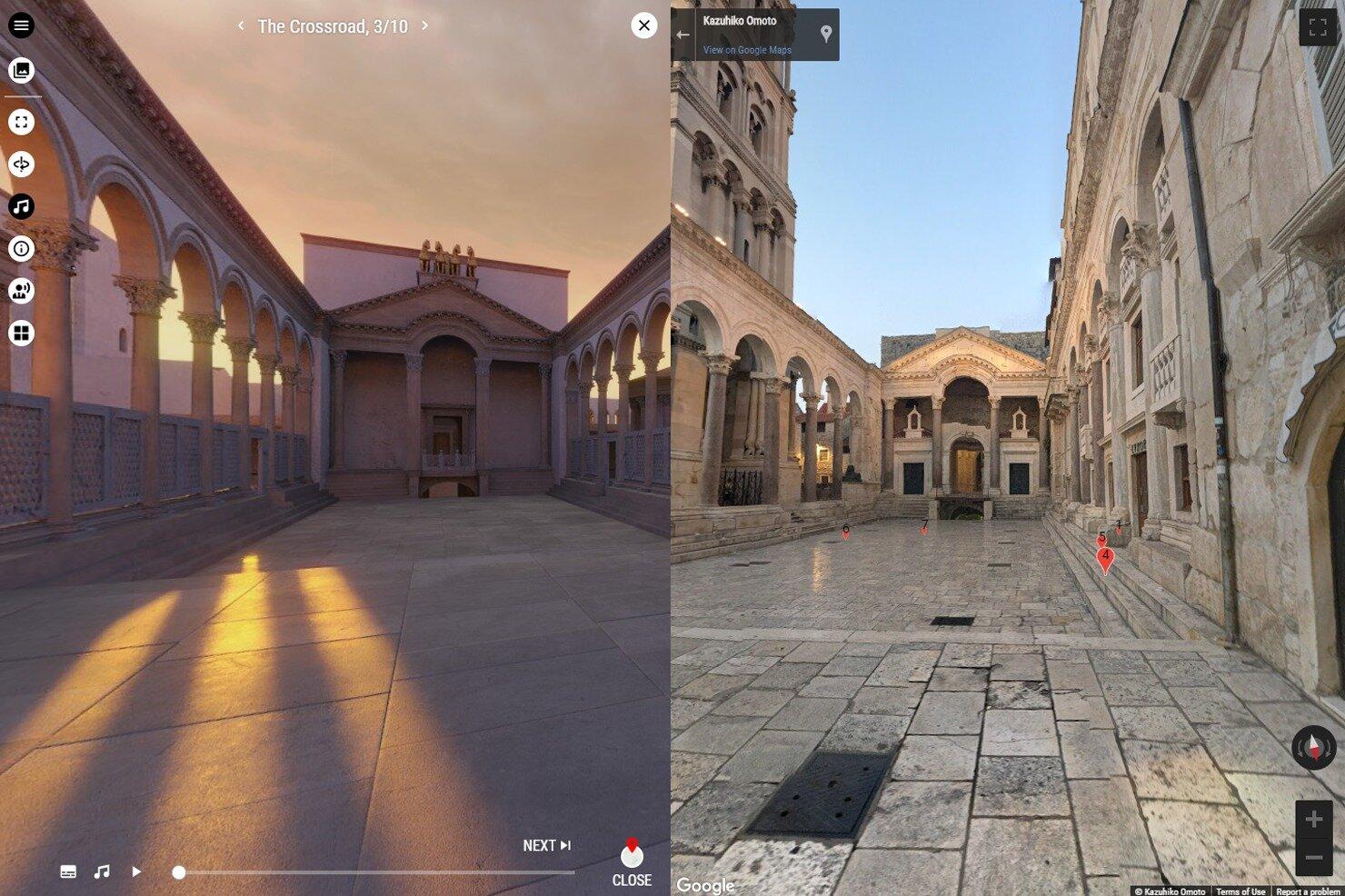
Task: Toggle the auto-rotate view icon
Action: [22, 164]
